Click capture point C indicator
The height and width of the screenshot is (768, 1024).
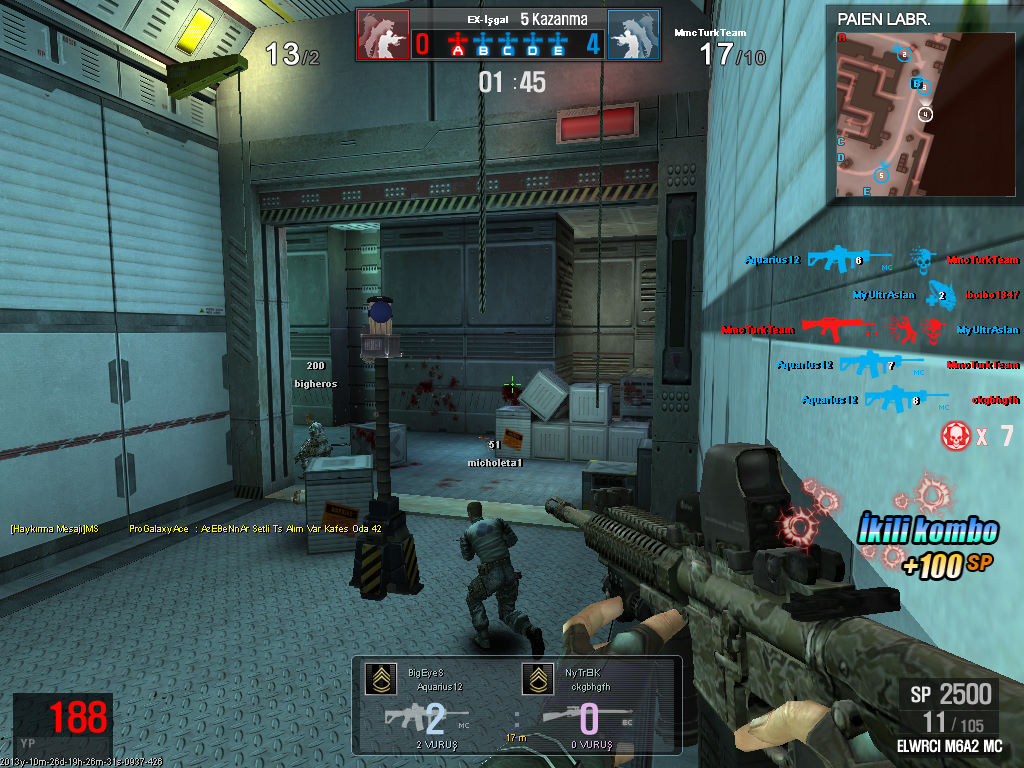click(508, 44)
